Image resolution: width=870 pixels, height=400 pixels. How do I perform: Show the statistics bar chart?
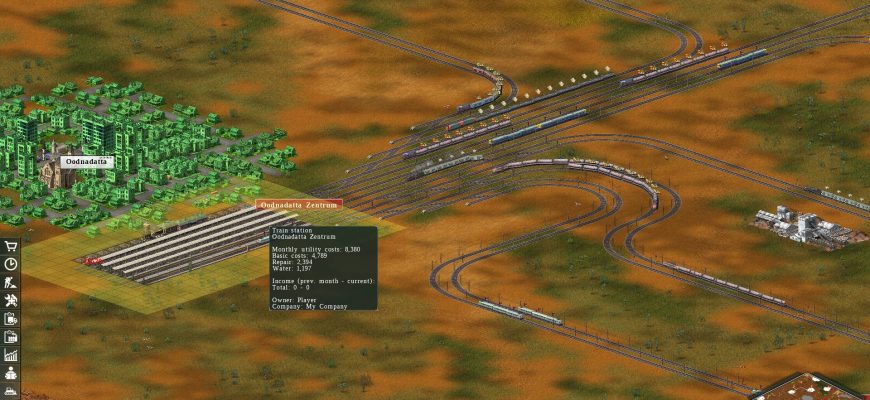point(11,354)
